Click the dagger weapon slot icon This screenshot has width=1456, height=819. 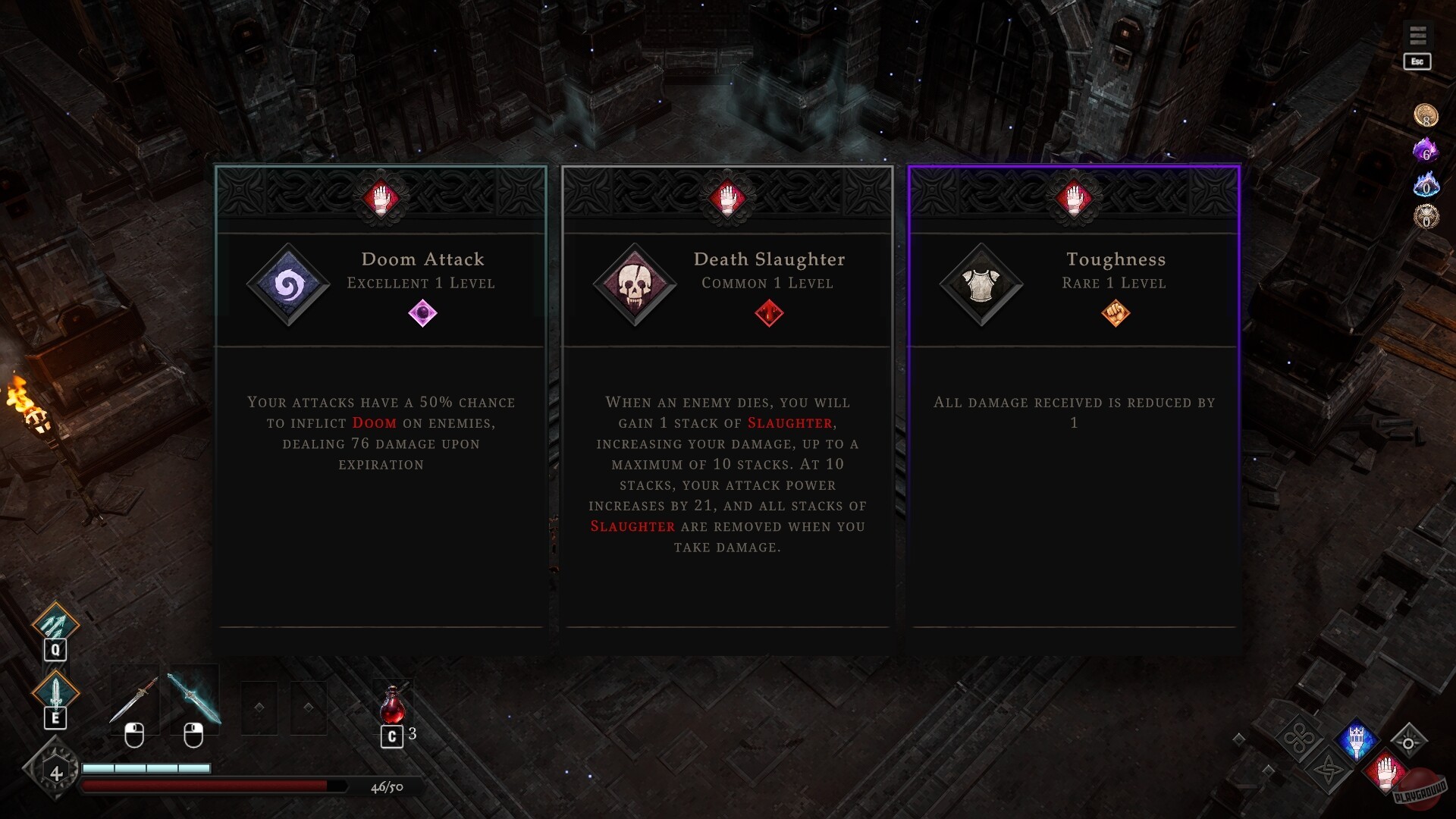point(135,699)
